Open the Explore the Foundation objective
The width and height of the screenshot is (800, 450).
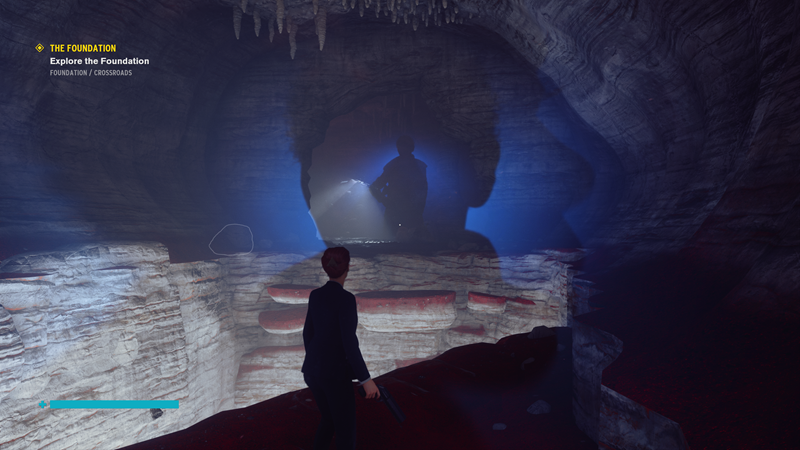click(x=99, y=61)
